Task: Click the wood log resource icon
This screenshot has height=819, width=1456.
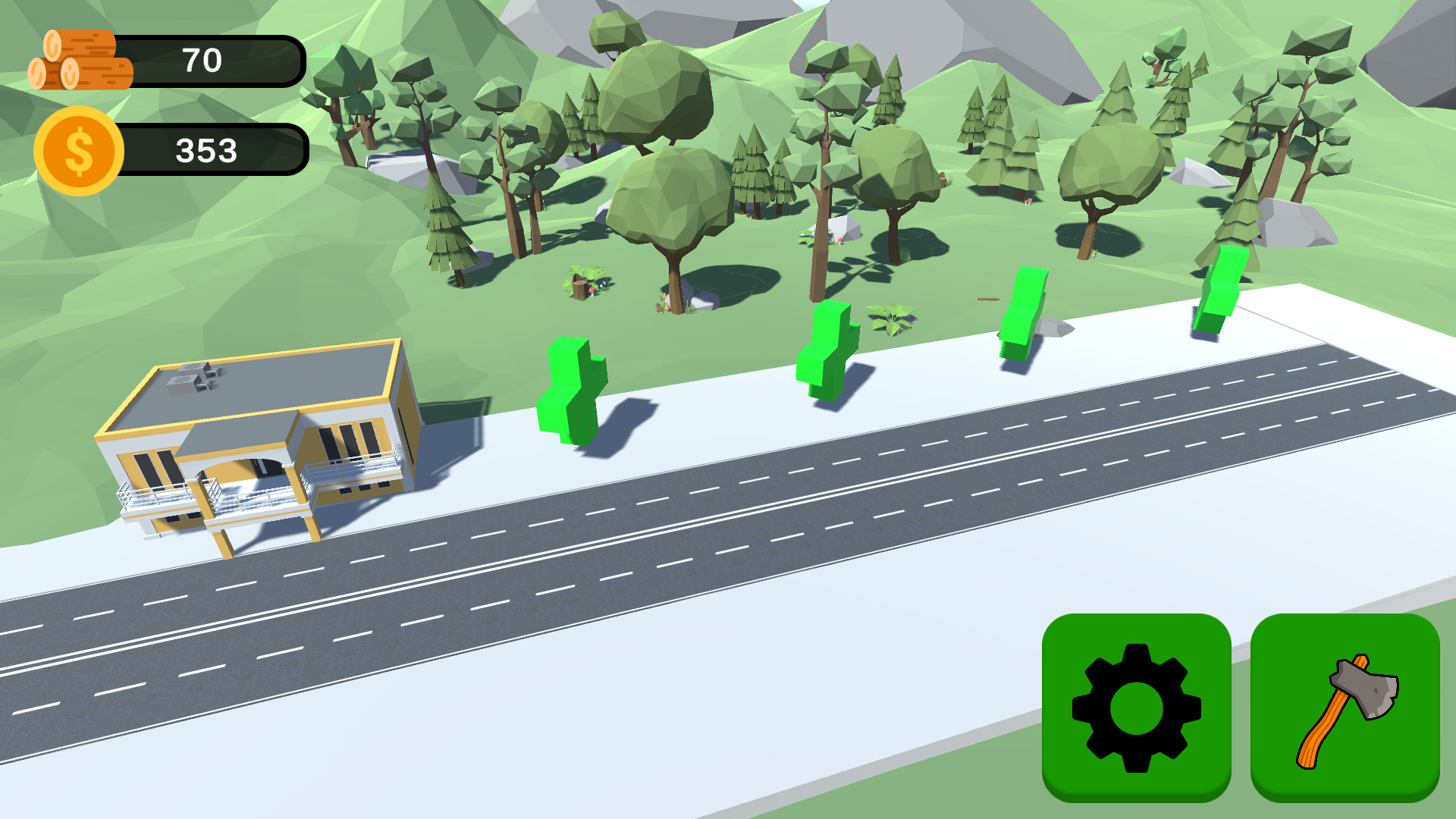Action: point(80,61)
